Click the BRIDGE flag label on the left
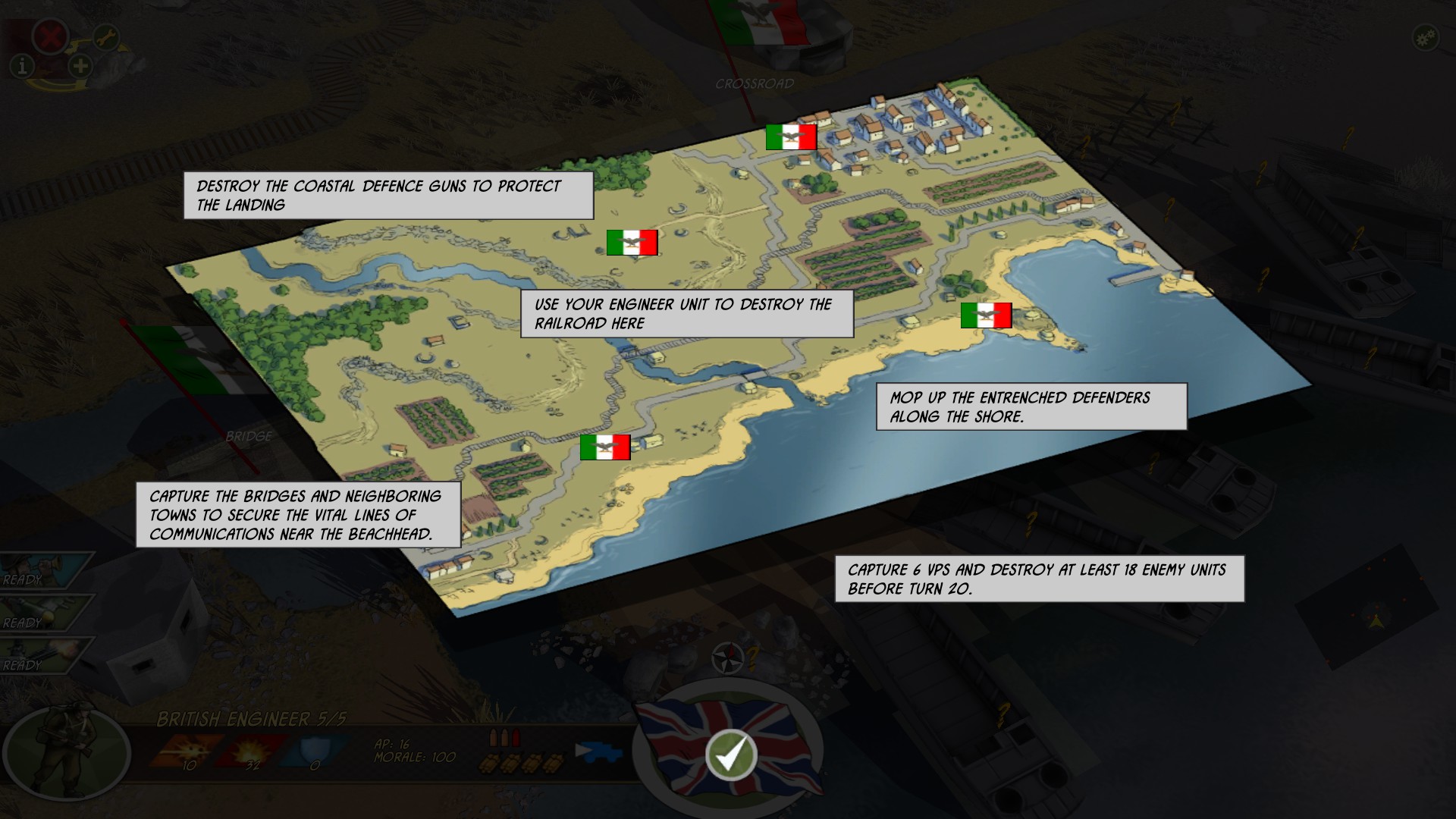Screen dimensions: 1456x819 point(249,437)
